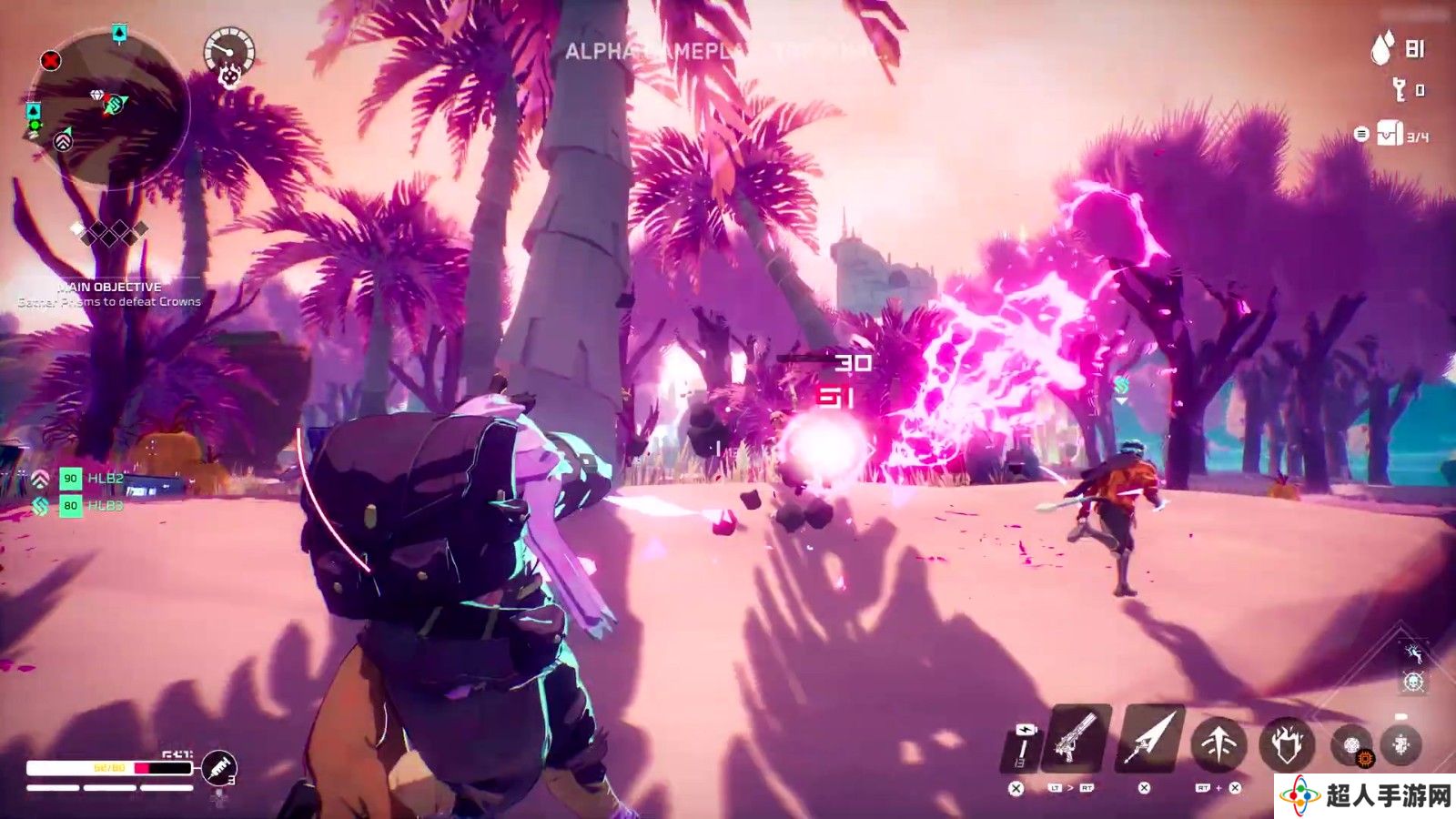Click the 超人手游网 watermark logo
Viewport: 1456px width, 819px height.
1364,795
